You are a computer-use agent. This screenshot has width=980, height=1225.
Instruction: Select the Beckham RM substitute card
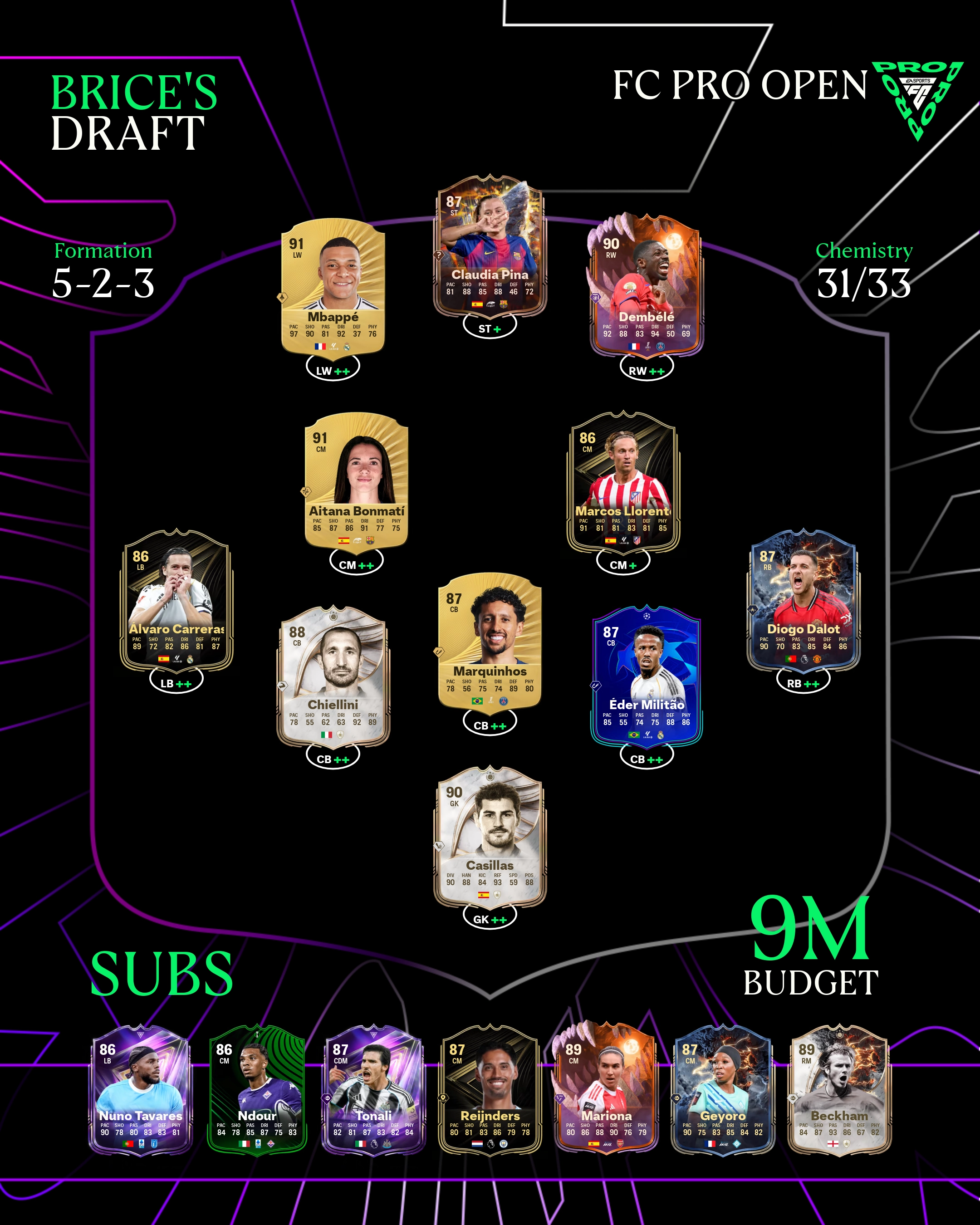point(839,1091)
